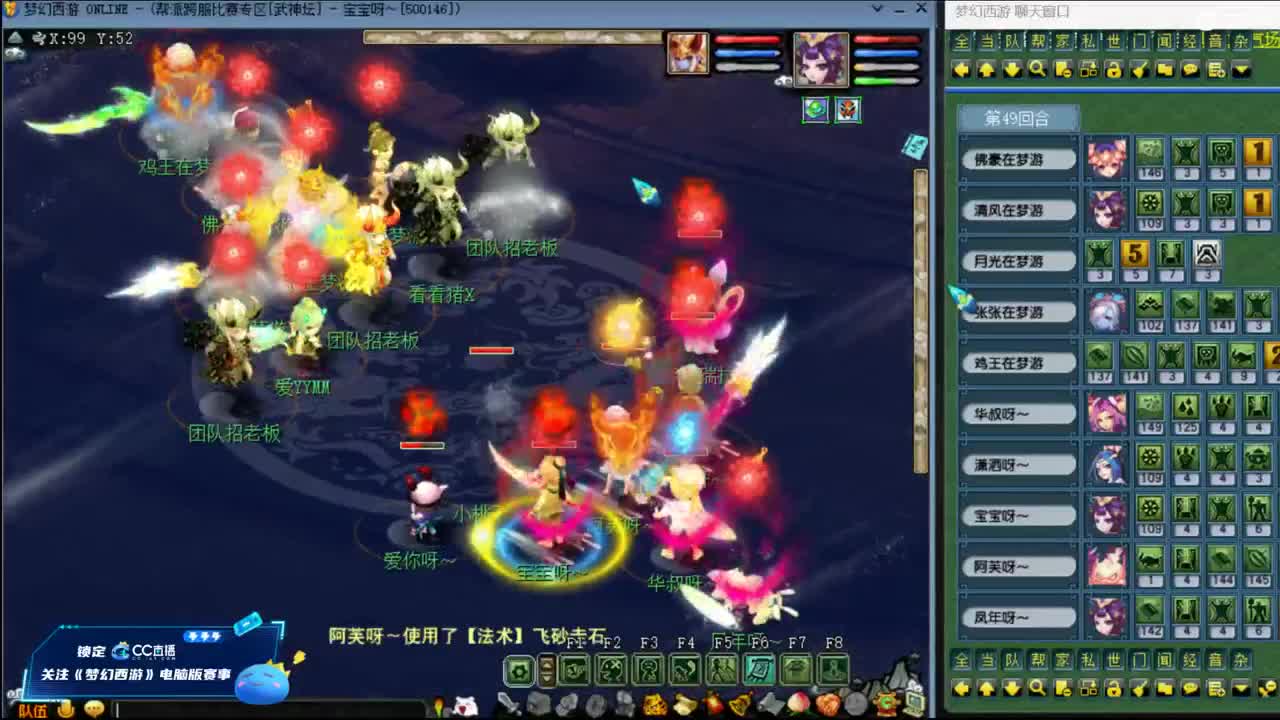Click the speech-bubble chat icon in the toolbar
The width and height of the screenshot is (1280, 720).
point(1190,69)
